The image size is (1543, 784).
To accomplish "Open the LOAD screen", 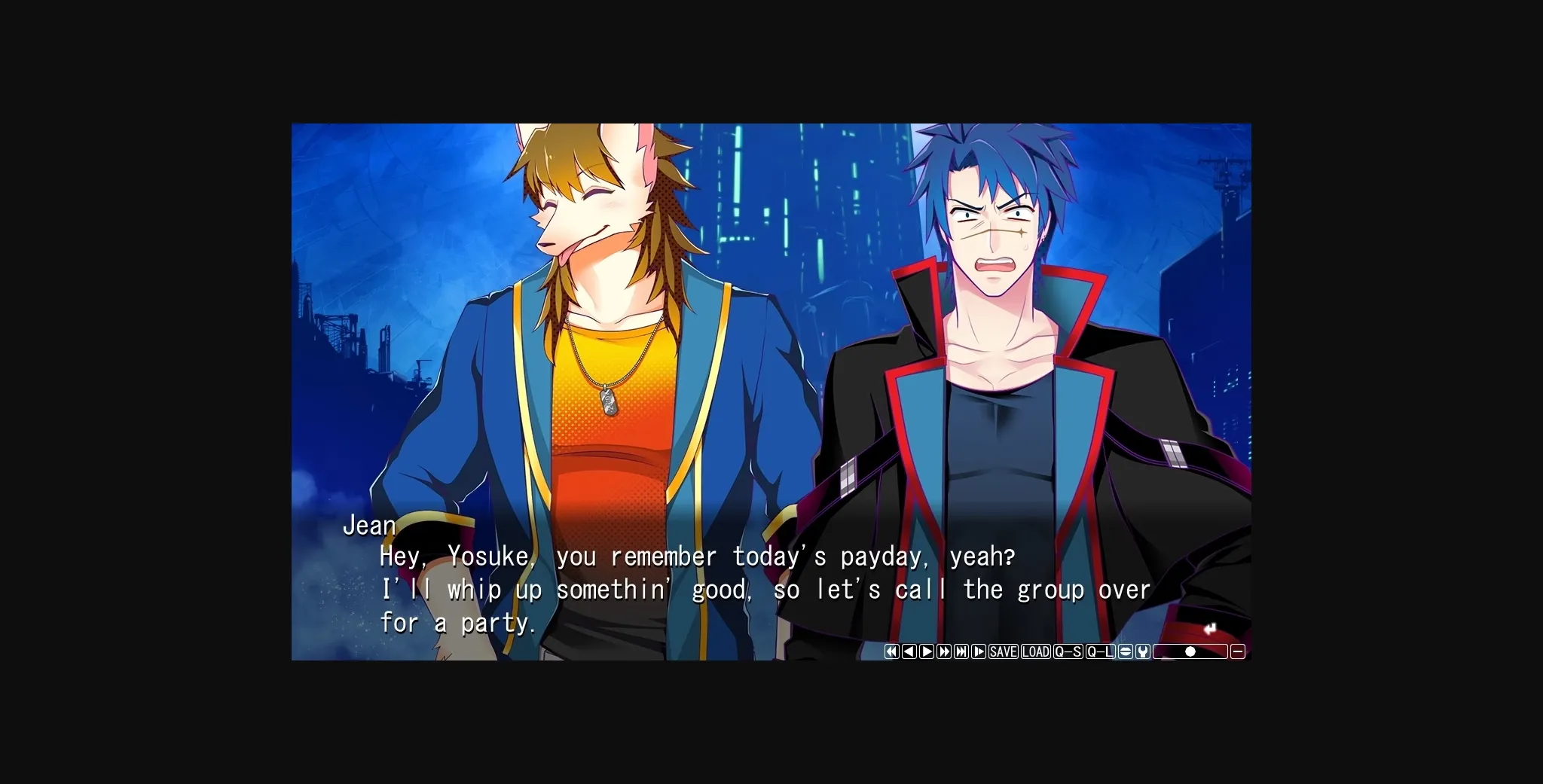I will tap(1037, 651).
